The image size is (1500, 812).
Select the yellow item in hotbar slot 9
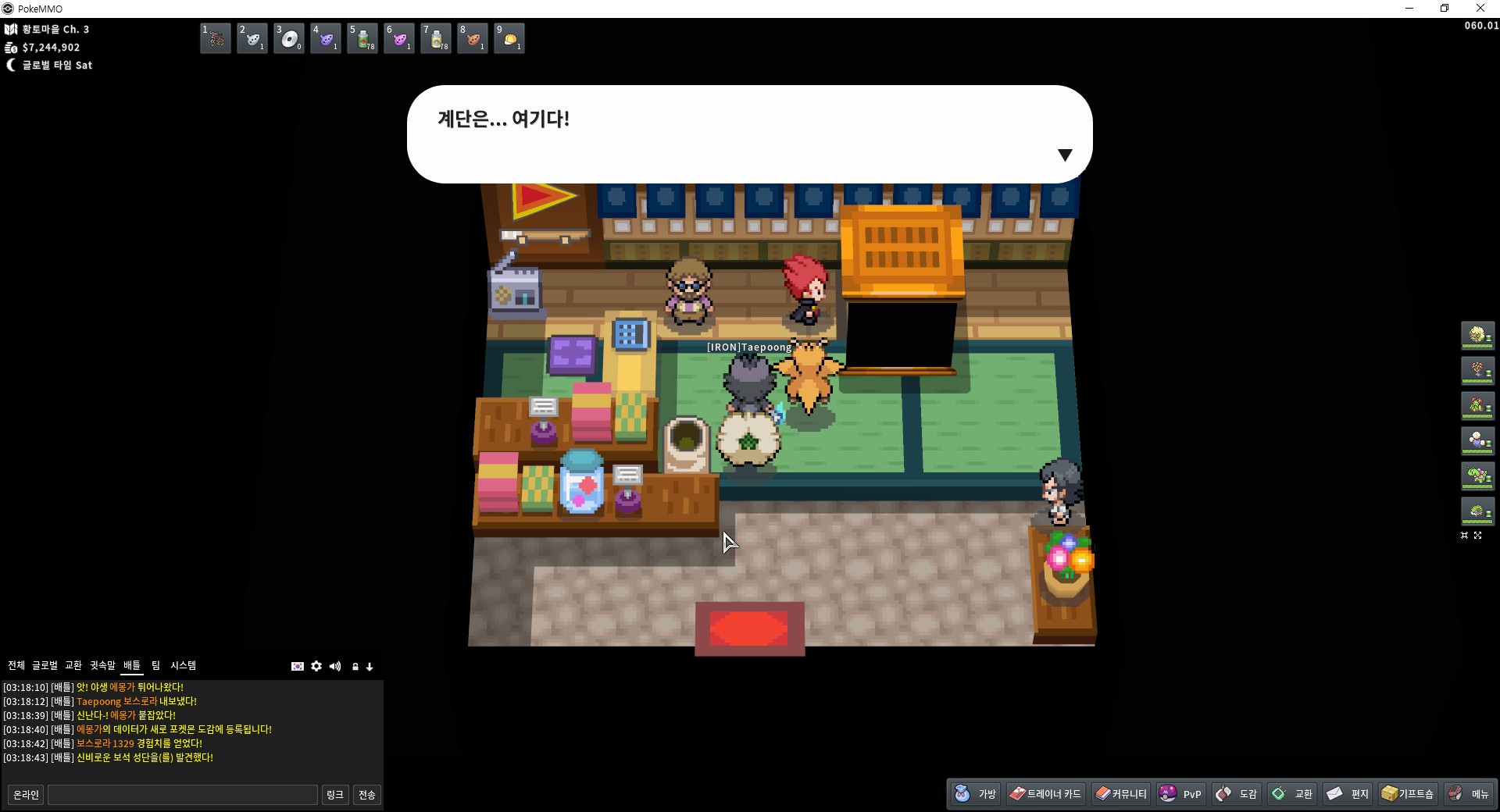pos(509,38)
